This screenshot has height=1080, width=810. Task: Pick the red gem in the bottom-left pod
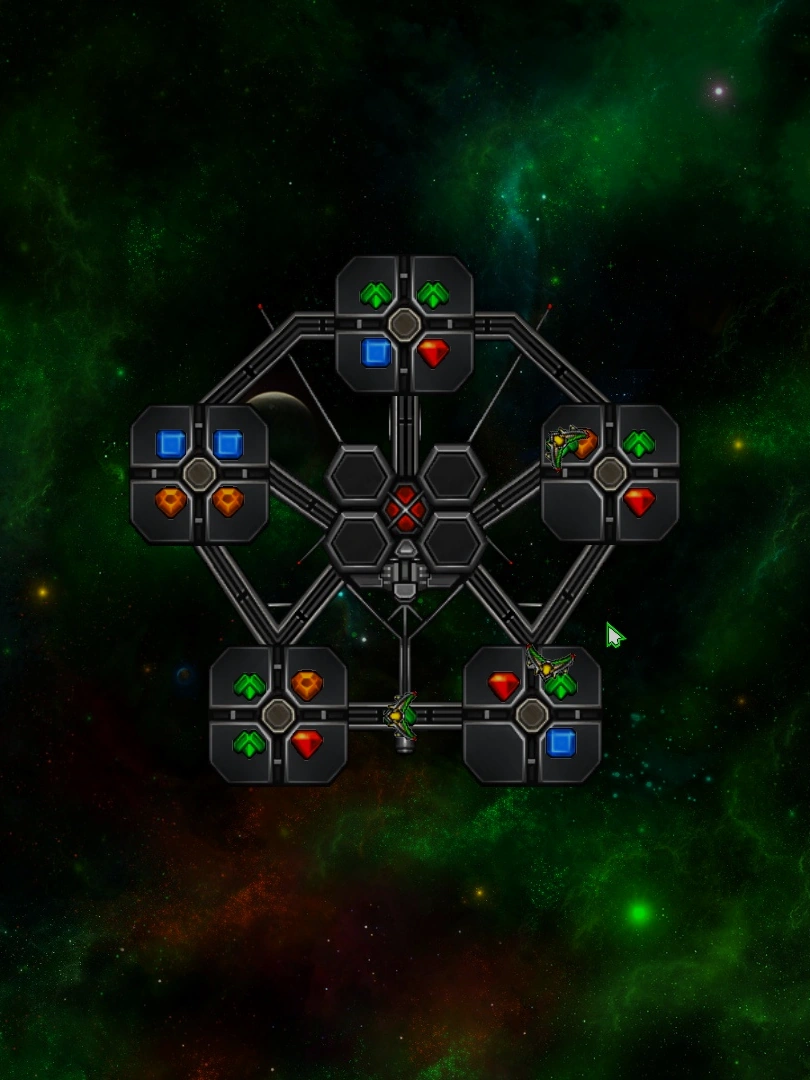click(307, 744)
